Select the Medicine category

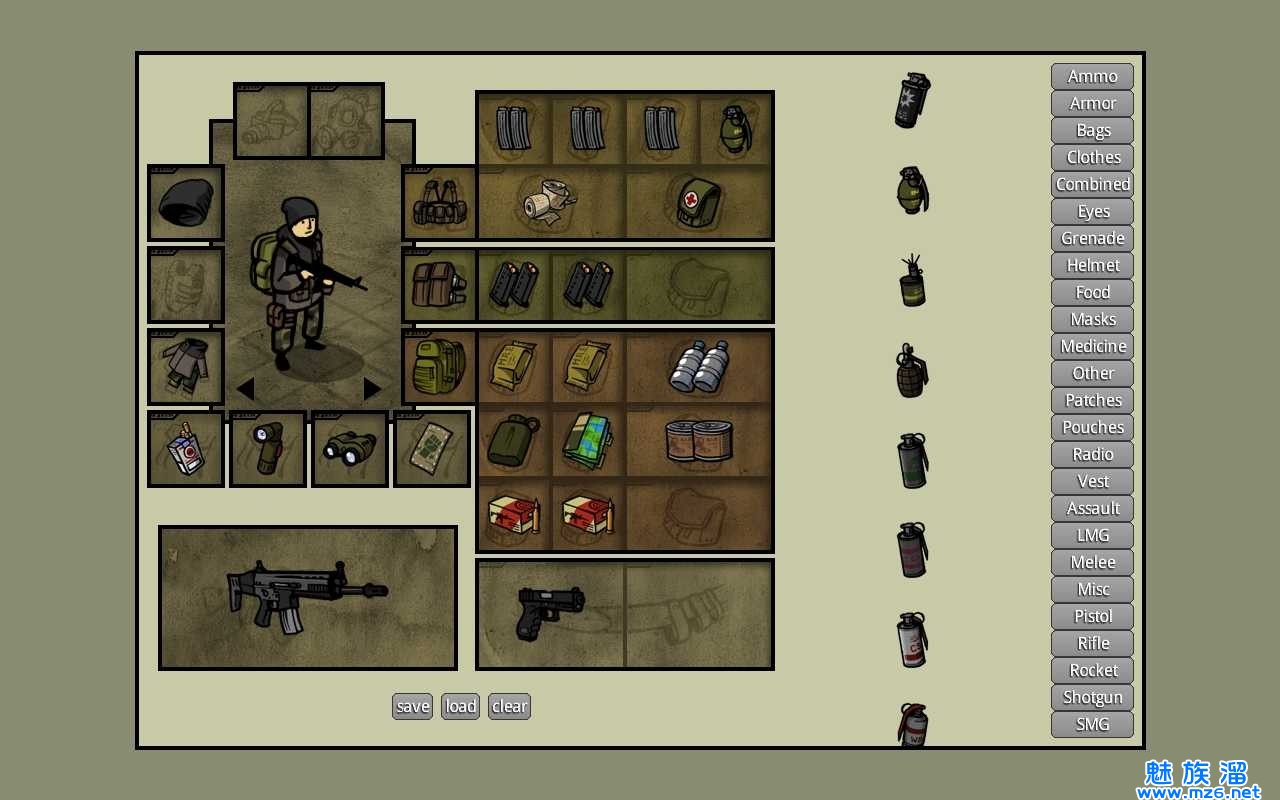(1092, 346)
